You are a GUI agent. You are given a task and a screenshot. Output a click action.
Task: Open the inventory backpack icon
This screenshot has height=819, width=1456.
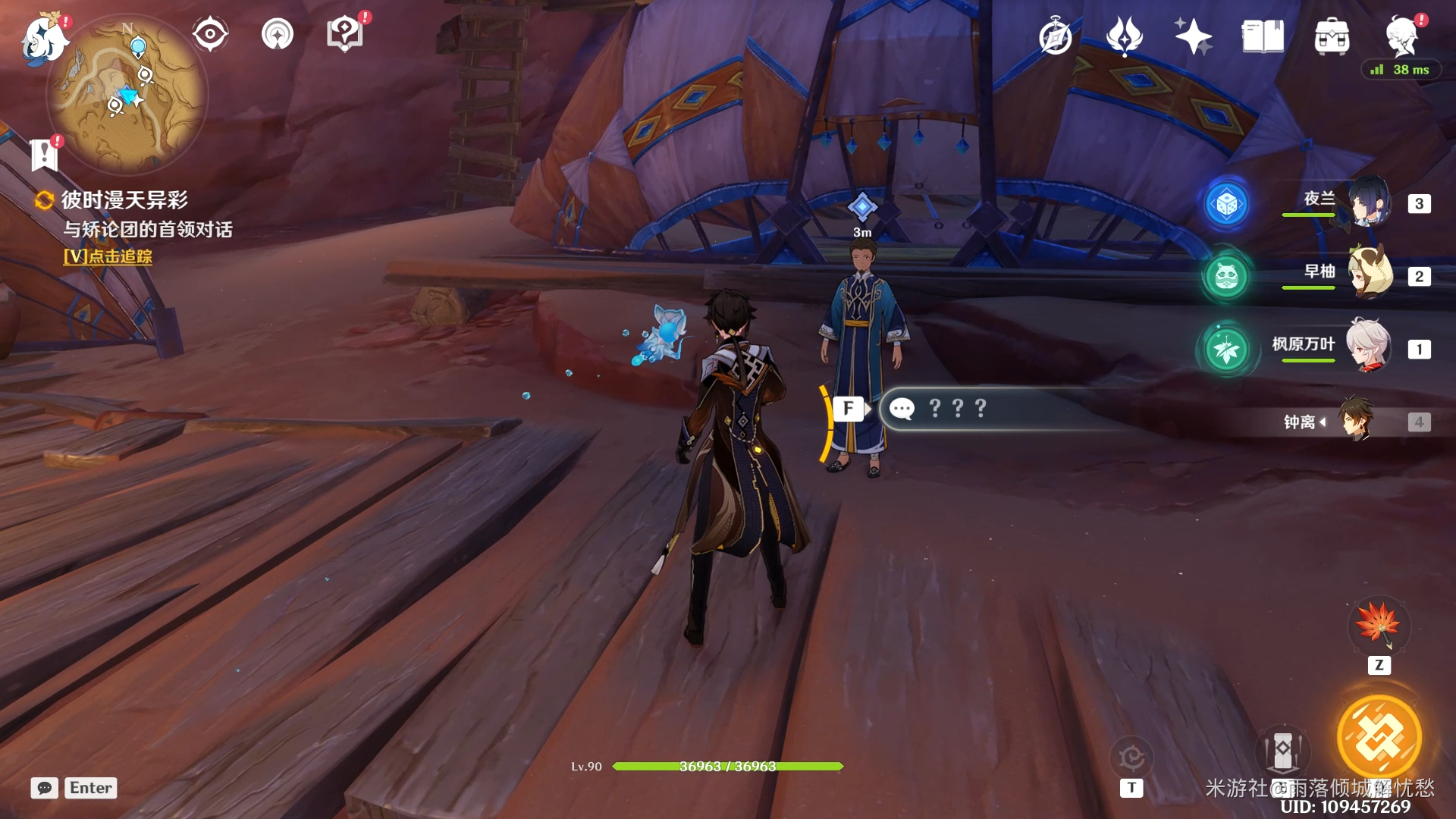pyautogui.click(x=1332, y=36)
